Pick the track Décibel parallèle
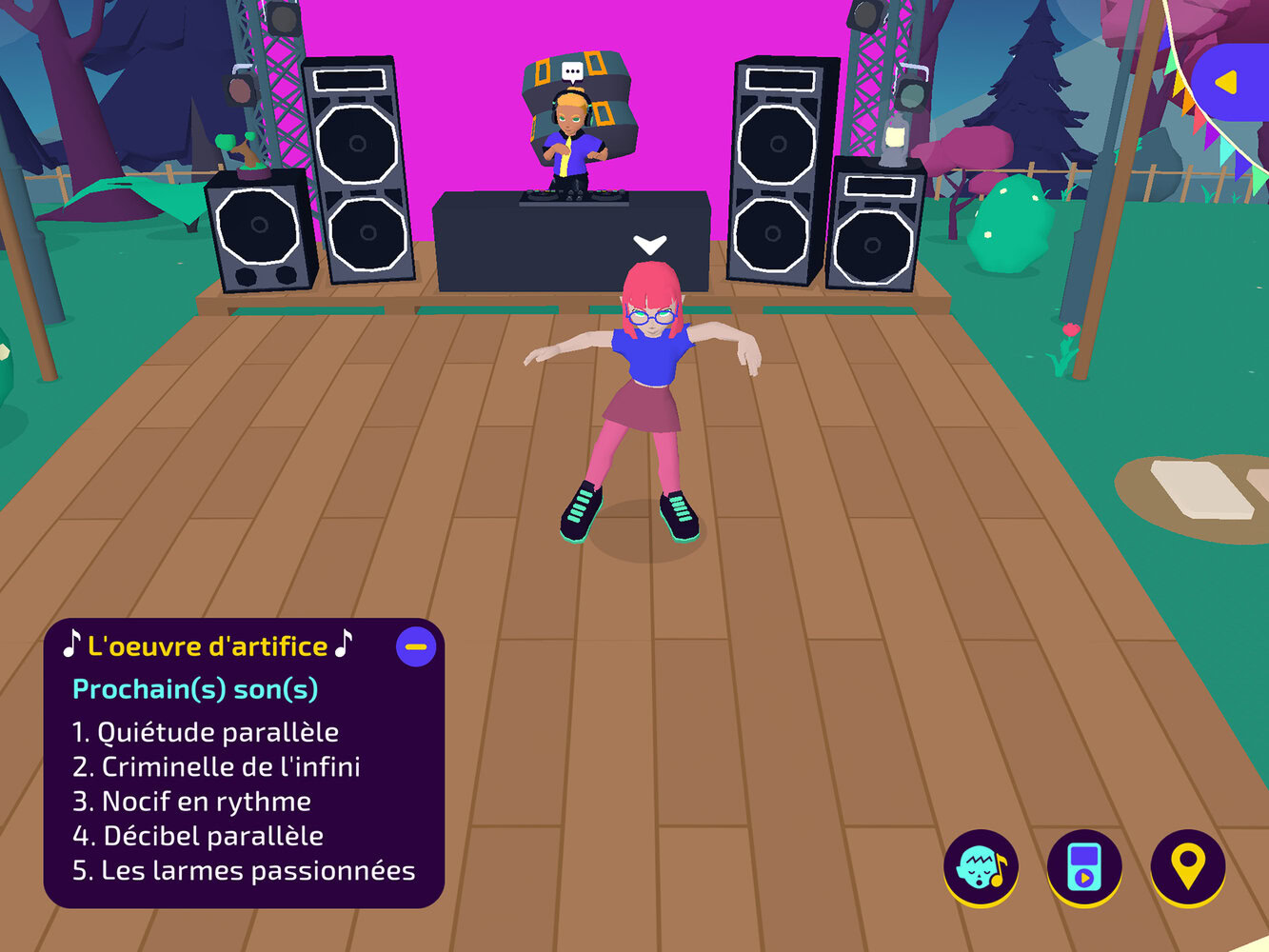This screenshot has height=952, width=1269. (x=198, y=836)
